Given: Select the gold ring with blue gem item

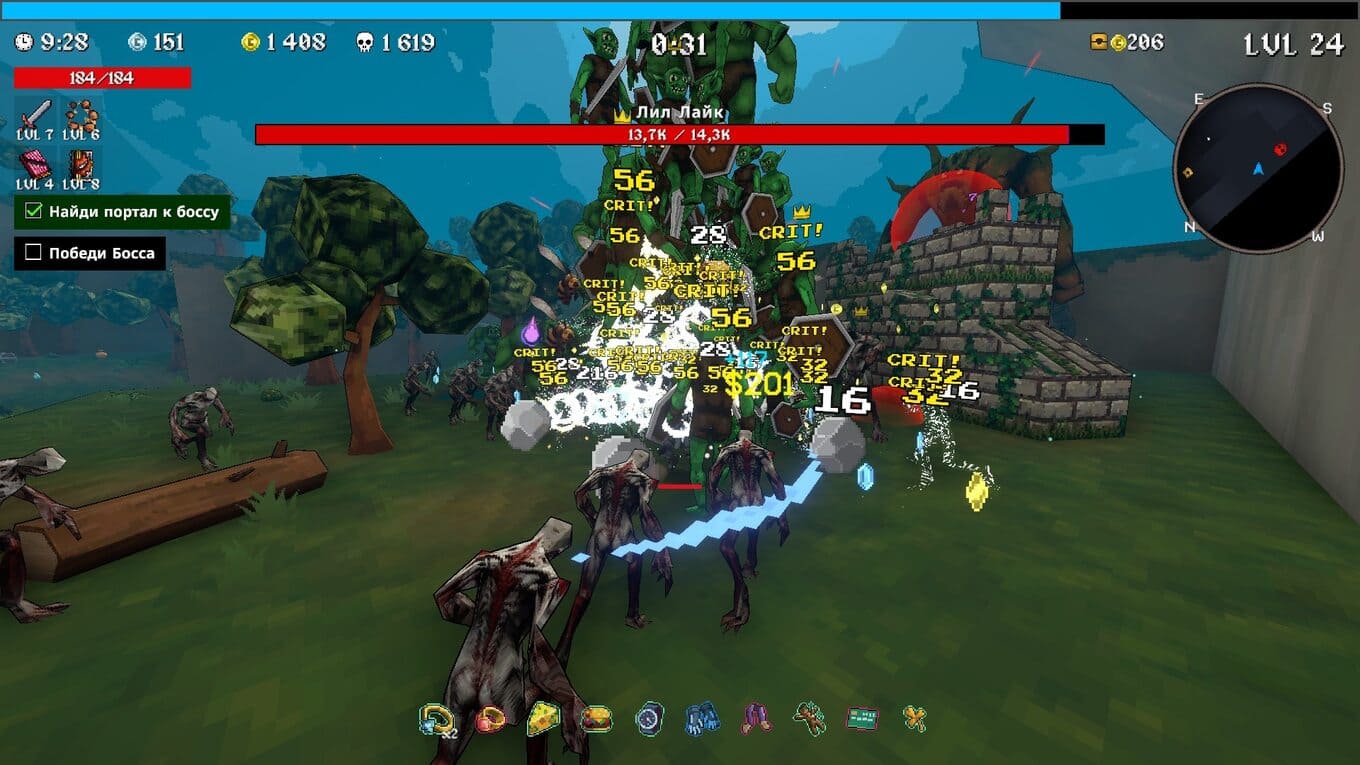Looking at the screenshot, I should (437, 718).
